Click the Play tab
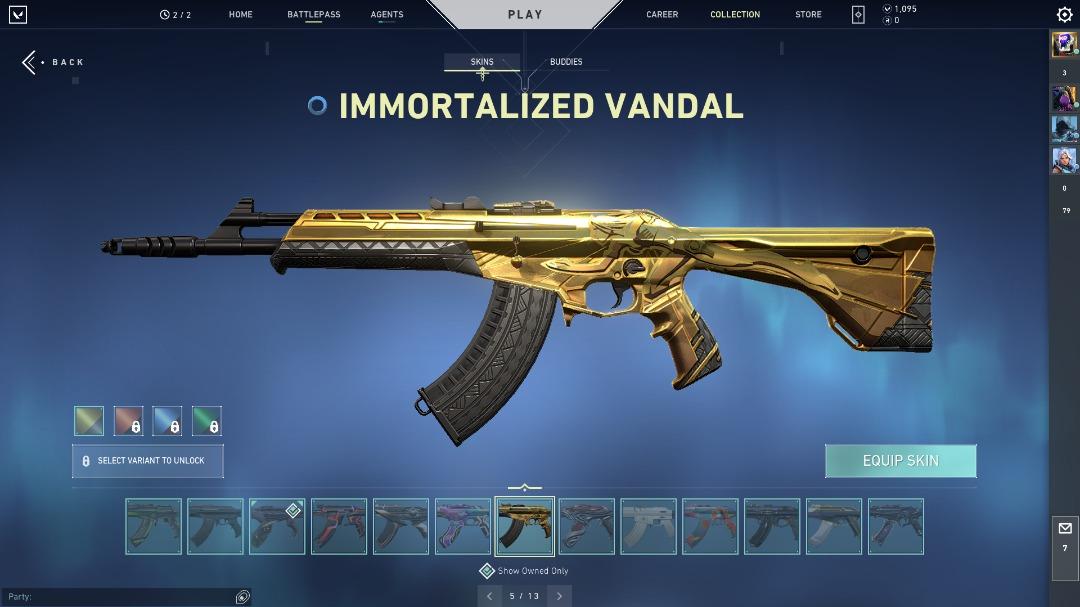 tap(525, 14)
